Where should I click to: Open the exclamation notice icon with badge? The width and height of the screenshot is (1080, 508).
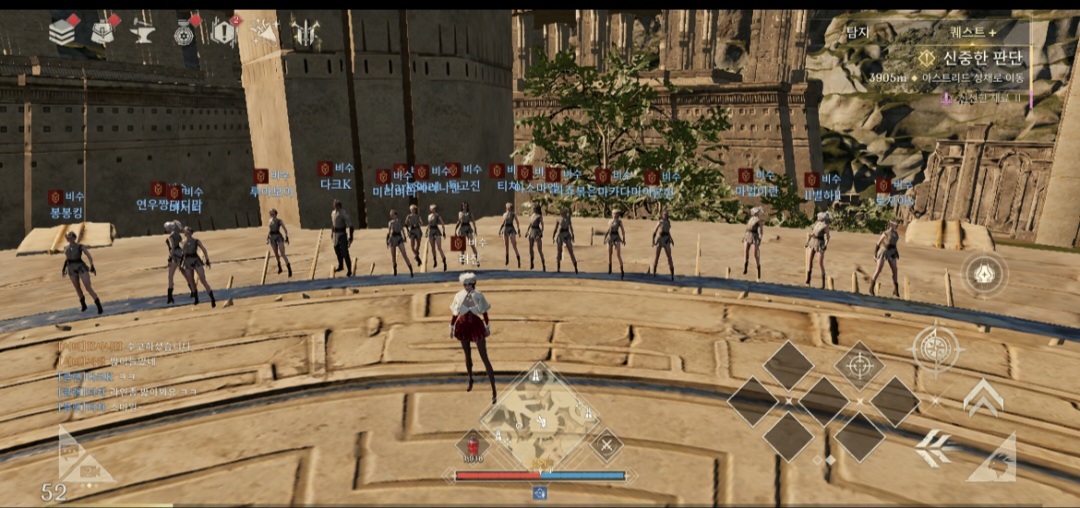click(223, 32)
